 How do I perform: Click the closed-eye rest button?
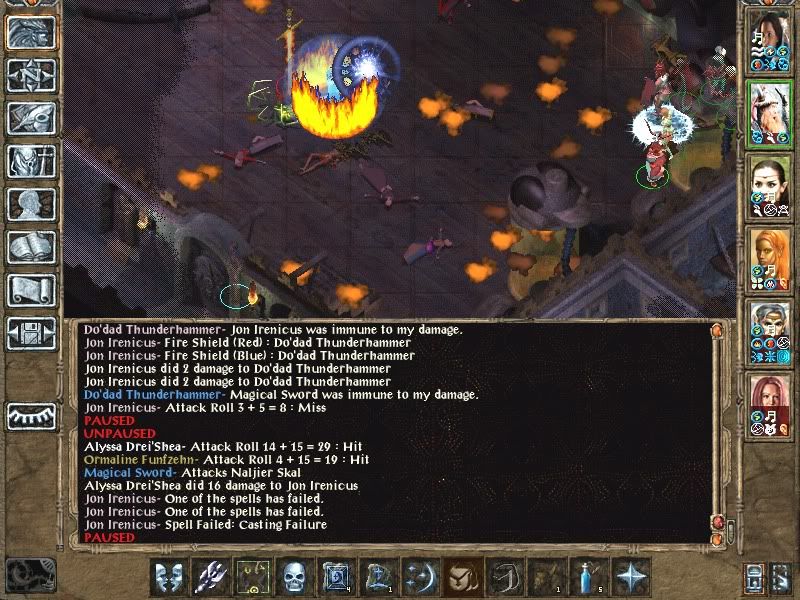(x=32, y=416)
